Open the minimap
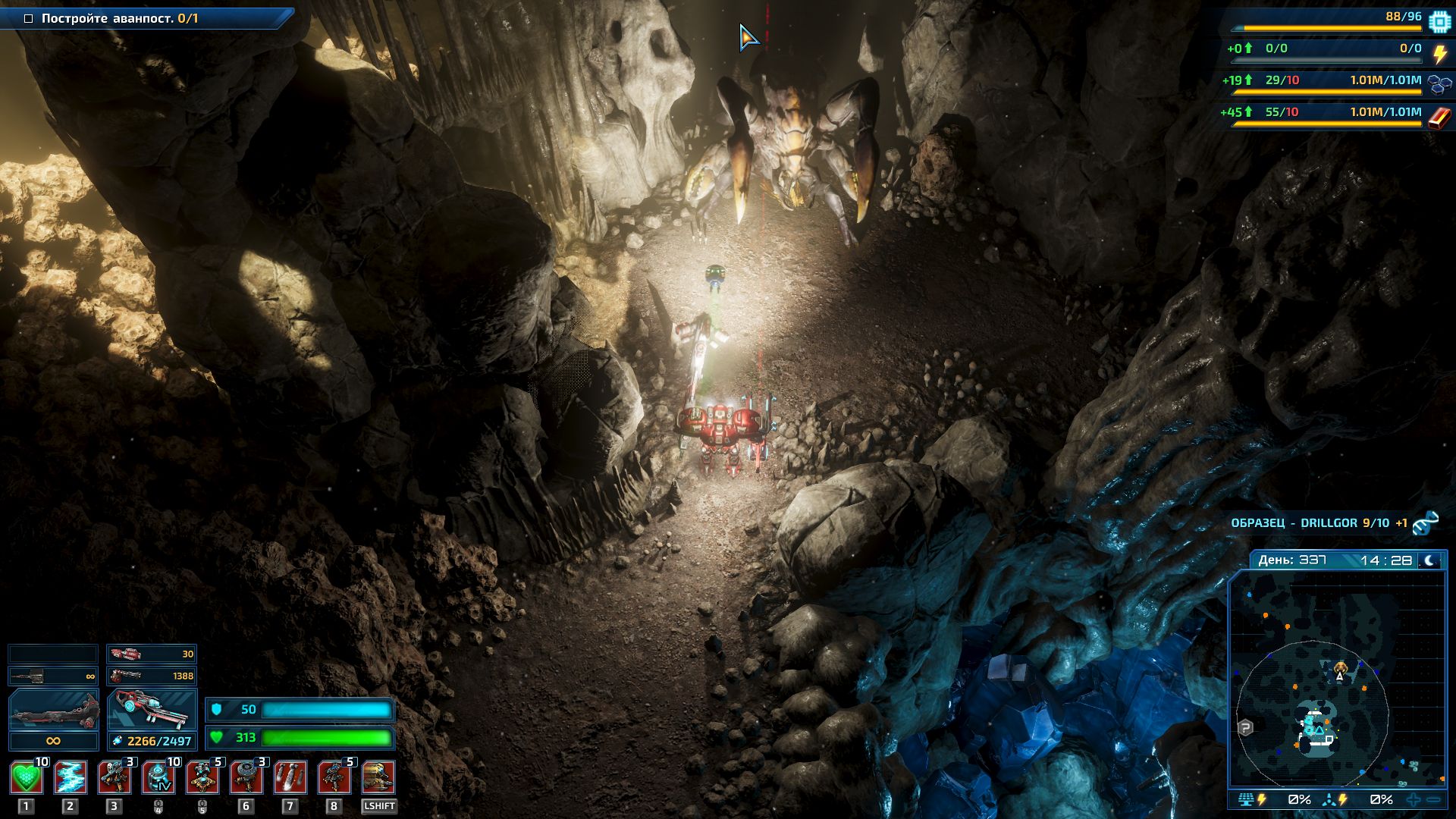 [1338, 679]
